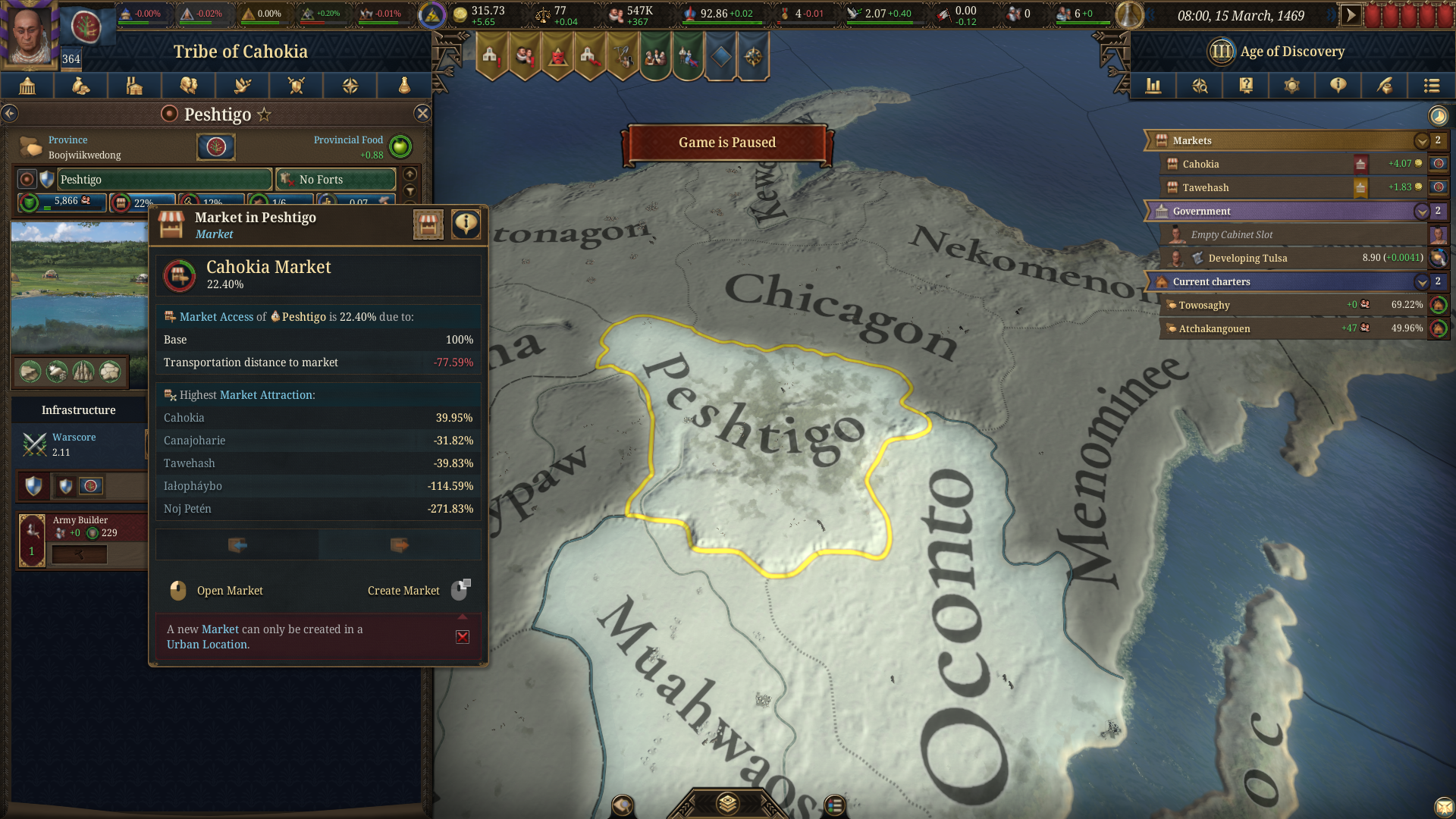The height and width of the screenshot is (819, 1456).
Task: Click the Open Market button
Action: pos(229,591)
